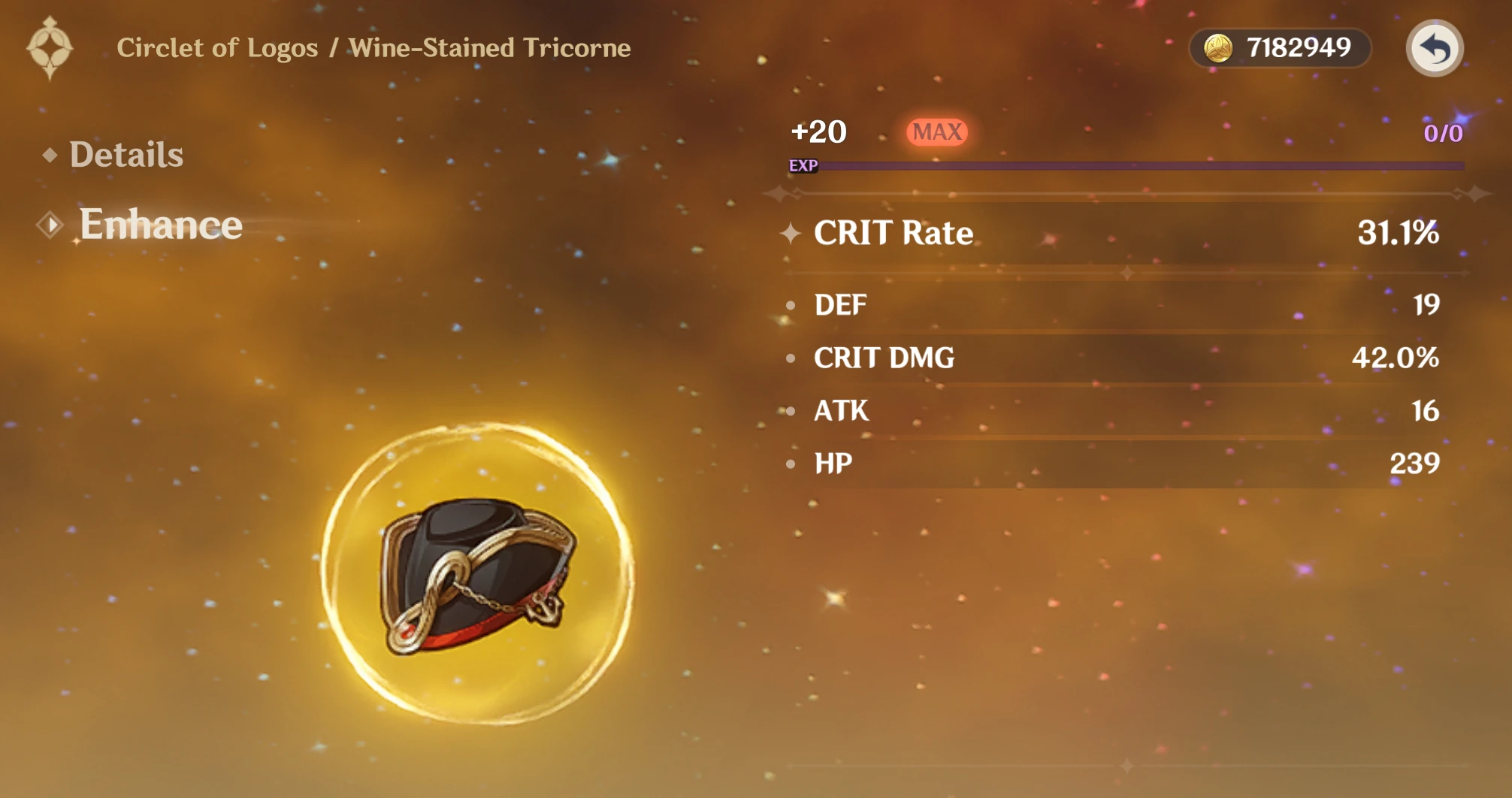Click the +20 level label
1512x798 pixels.
point(819,131)
